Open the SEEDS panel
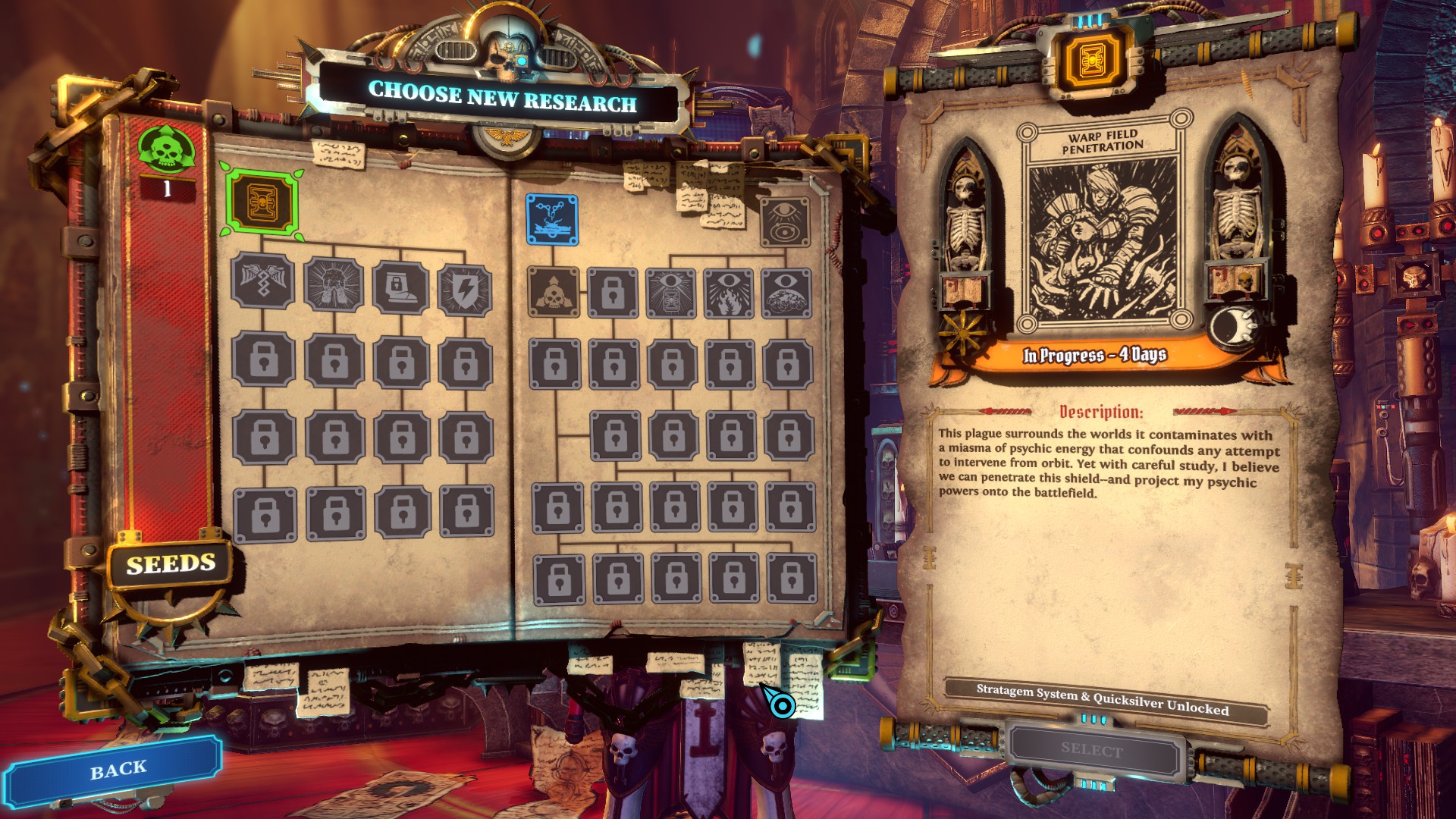Screen dimensions: 1456x819 click(x=171, y=564)
